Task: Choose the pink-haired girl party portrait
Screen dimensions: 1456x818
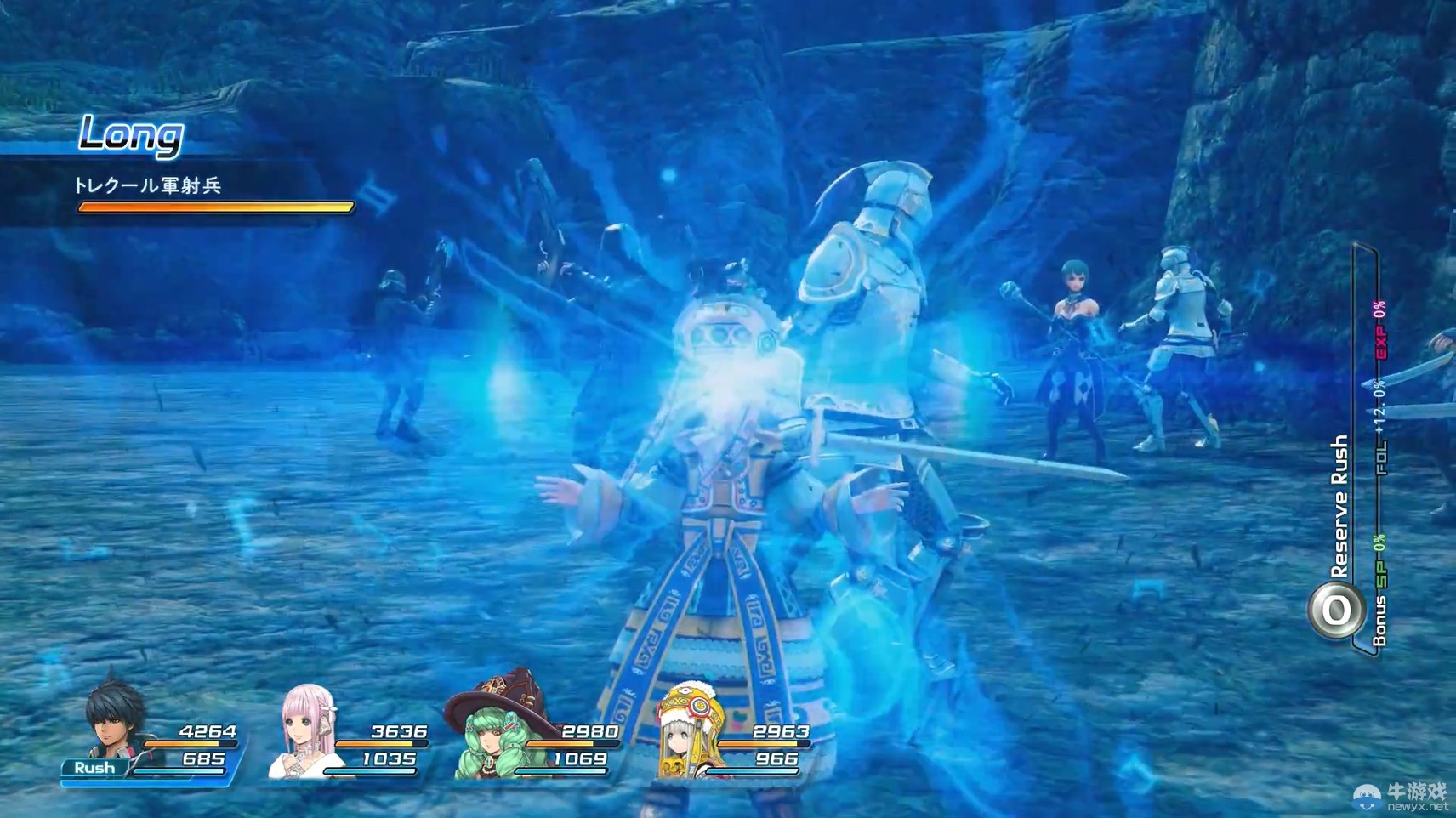Action: tap(304, 731)
